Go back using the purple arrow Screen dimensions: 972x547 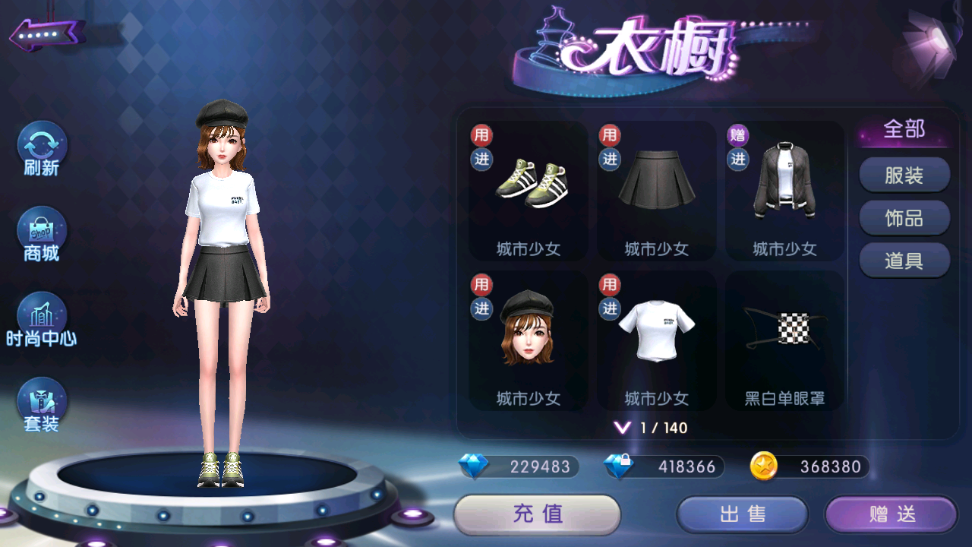pyautogui.click(x=45, y=35)
